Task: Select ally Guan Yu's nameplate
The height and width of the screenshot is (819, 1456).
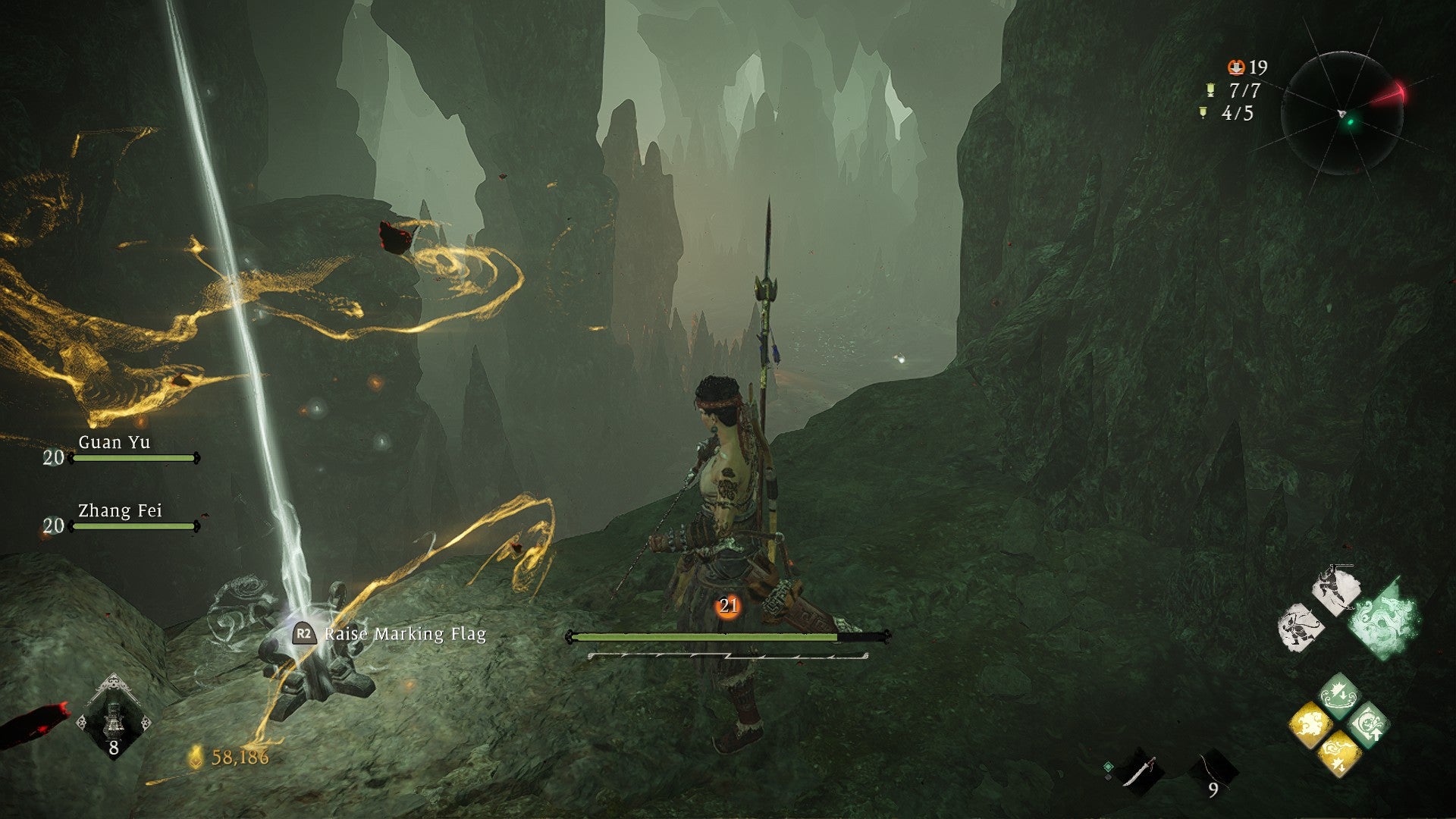Action: click(x=115, y=443)
